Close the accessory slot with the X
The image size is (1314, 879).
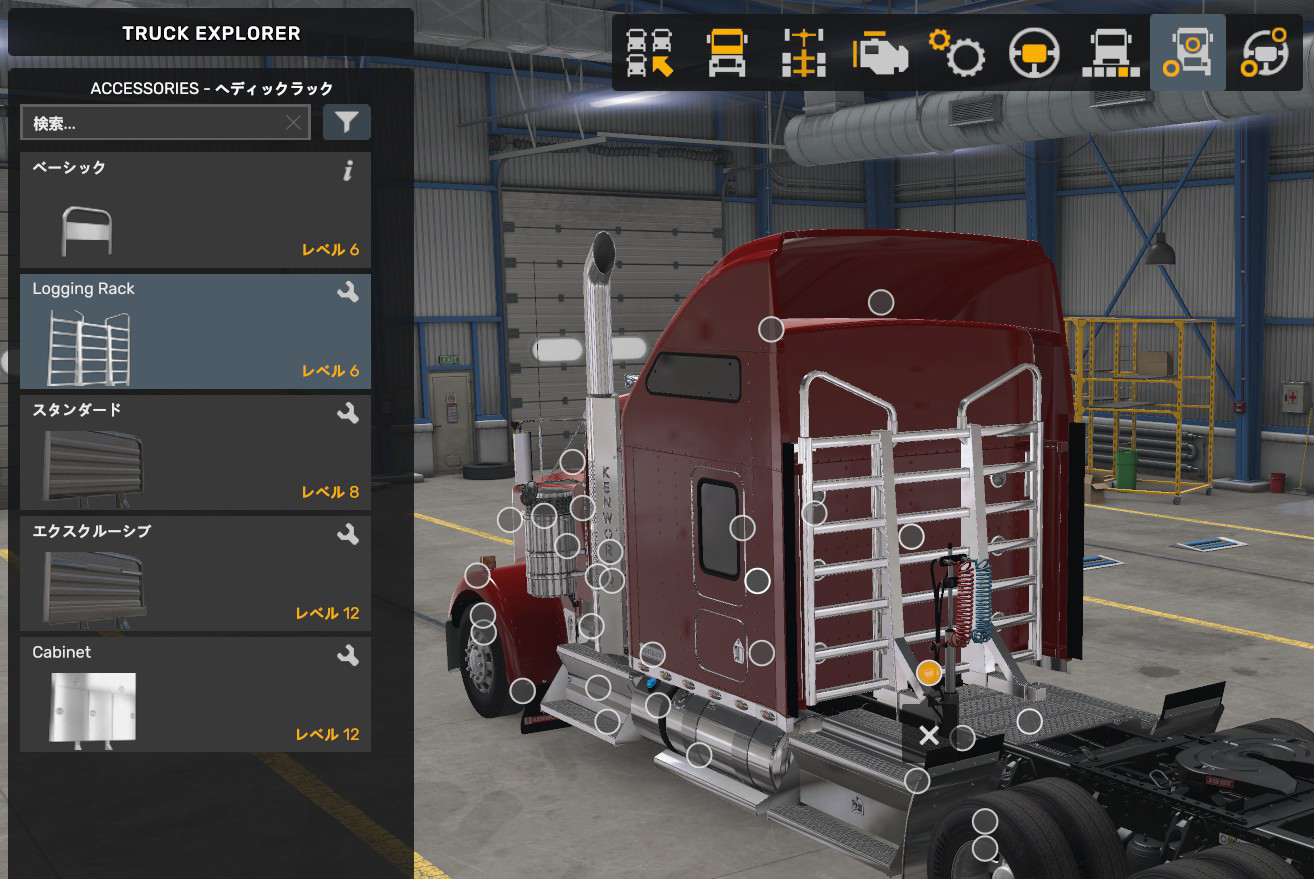[929, 737]
